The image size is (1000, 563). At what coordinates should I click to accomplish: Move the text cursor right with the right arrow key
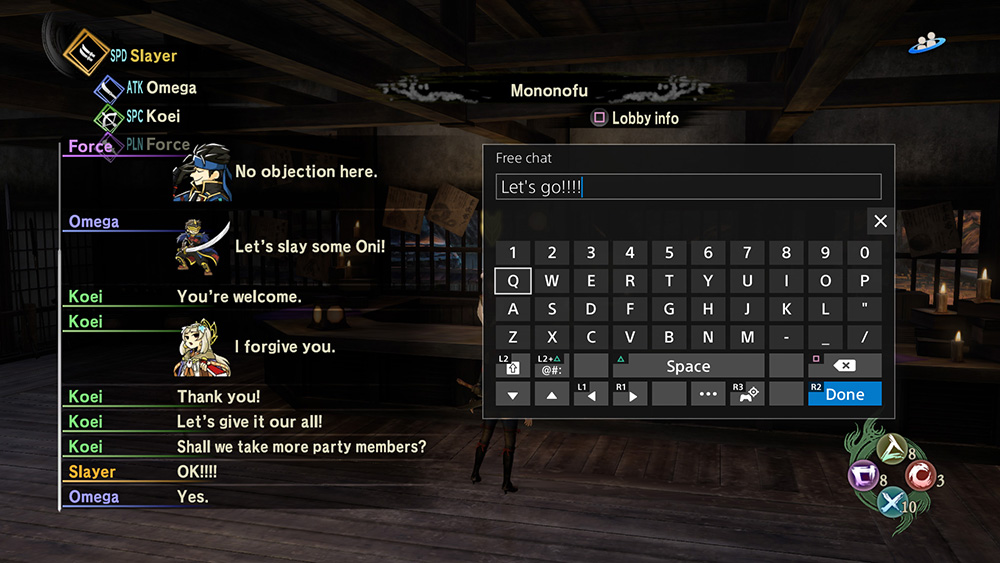pyautogui.click(x=630, y=394)
